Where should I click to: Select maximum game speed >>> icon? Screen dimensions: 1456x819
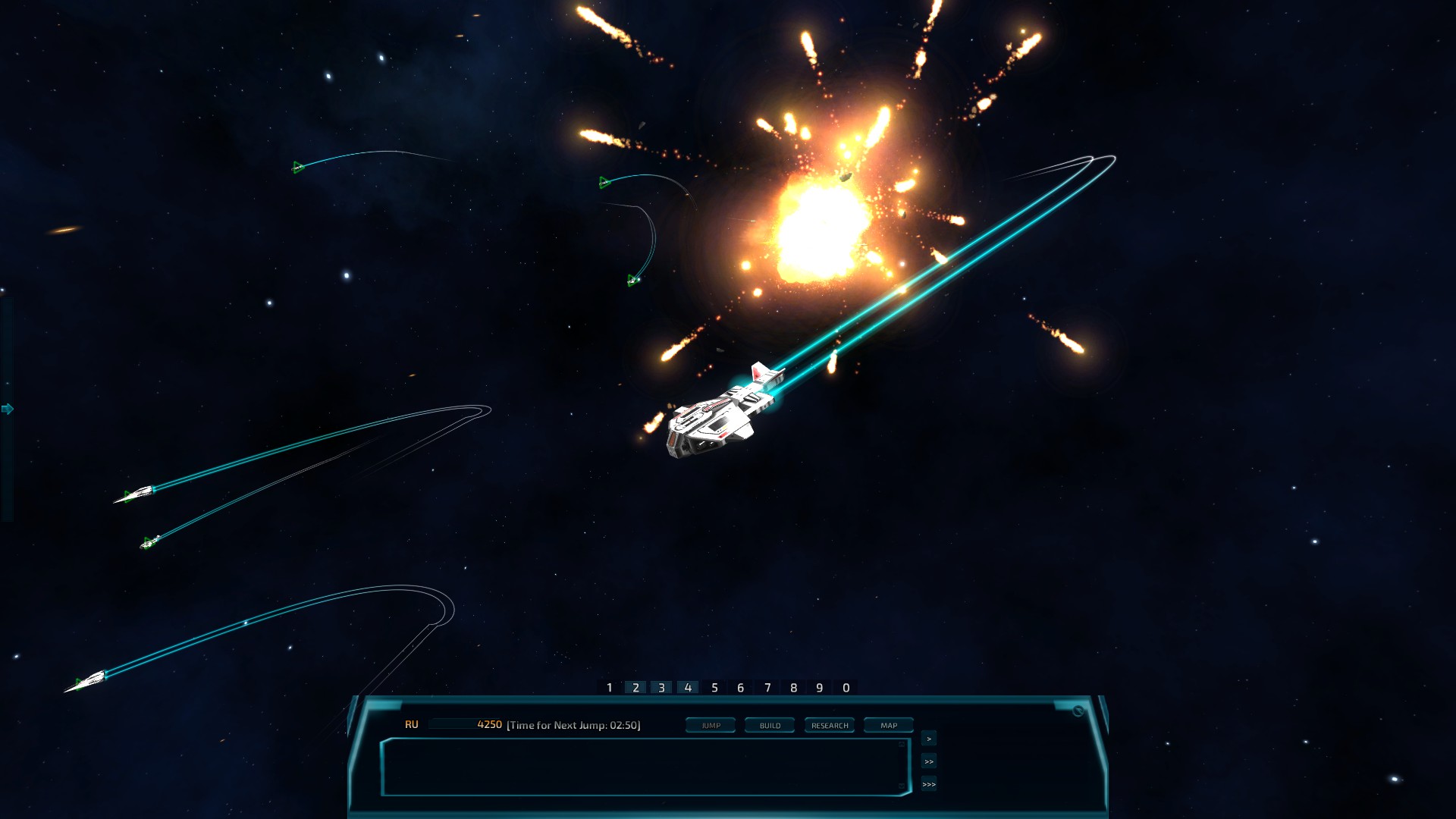pyautogui.click(x=928, y=784)
